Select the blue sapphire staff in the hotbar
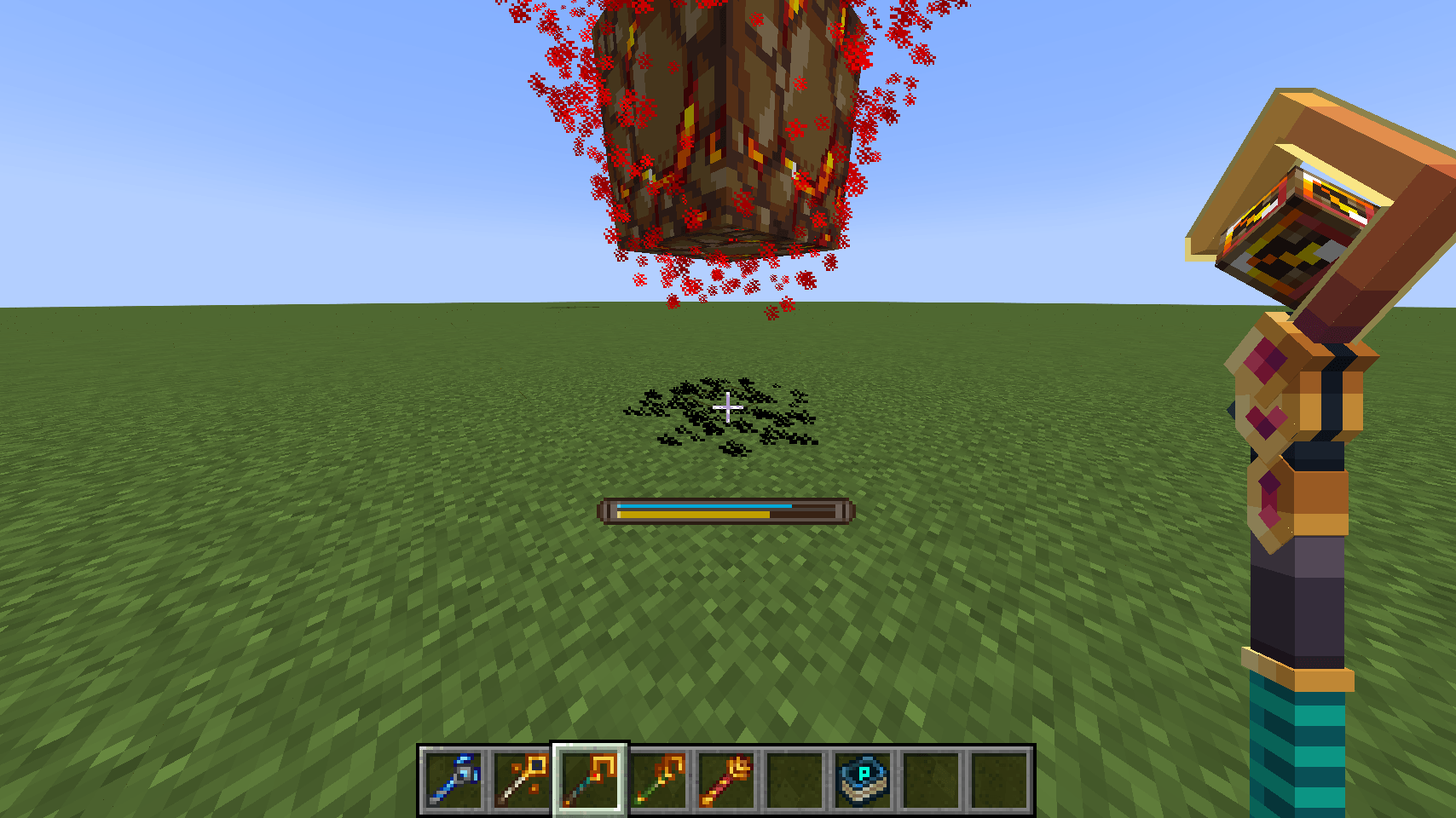 point(454,781)
